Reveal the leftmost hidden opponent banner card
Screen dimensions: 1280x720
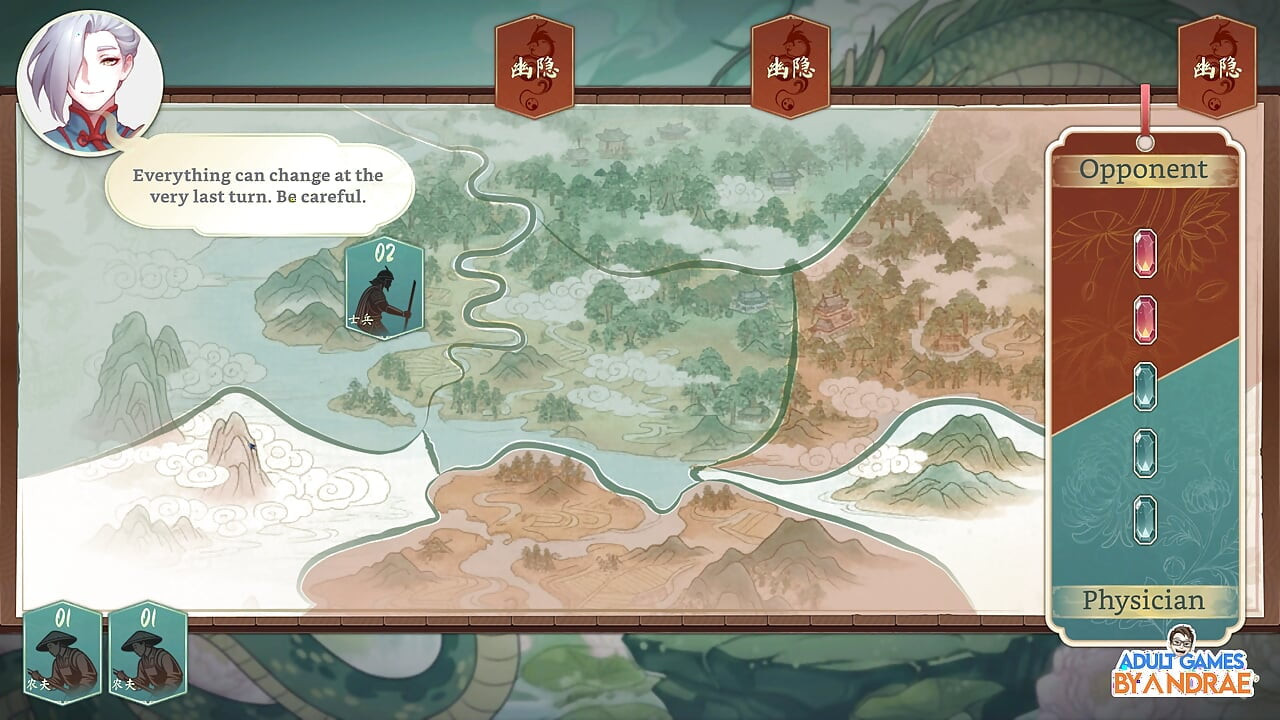tap(534, 63)
